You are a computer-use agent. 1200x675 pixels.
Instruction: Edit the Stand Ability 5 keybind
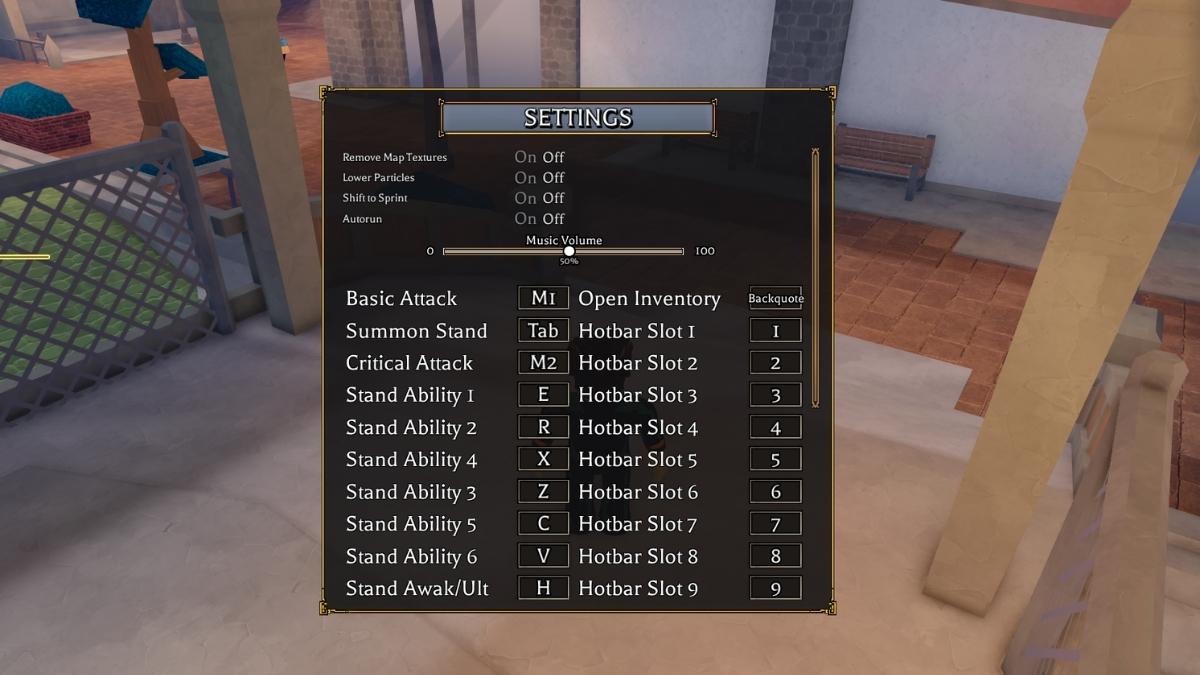[x=543, y=524]
